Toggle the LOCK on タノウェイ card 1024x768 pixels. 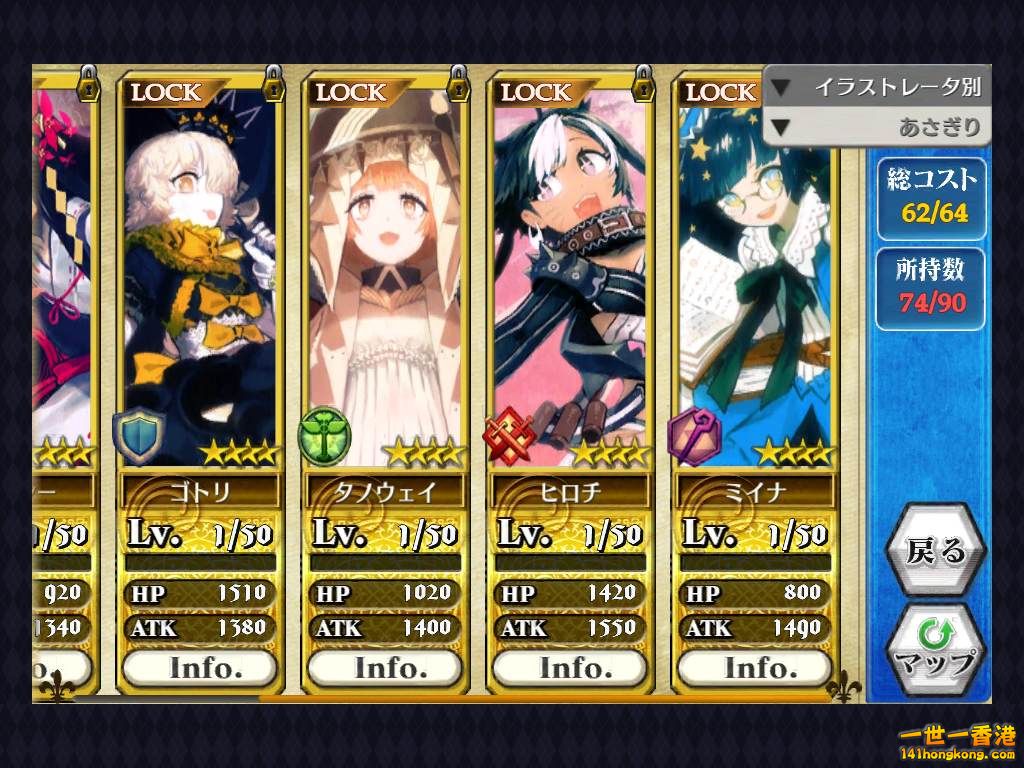[x=351, y=92]
